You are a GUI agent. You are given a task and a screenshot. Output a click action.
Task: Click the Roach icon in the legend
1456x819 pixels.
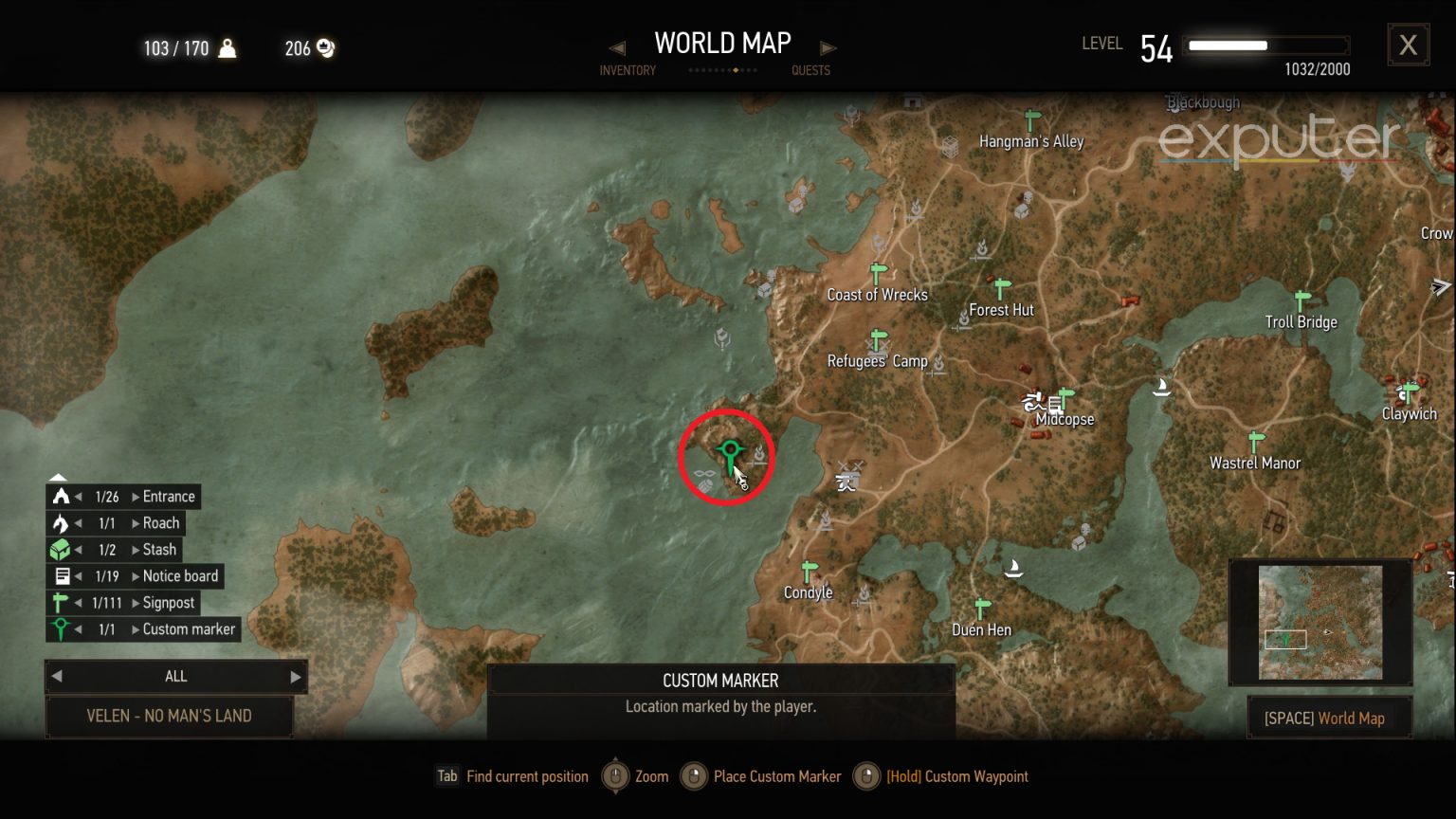(61, 522)
